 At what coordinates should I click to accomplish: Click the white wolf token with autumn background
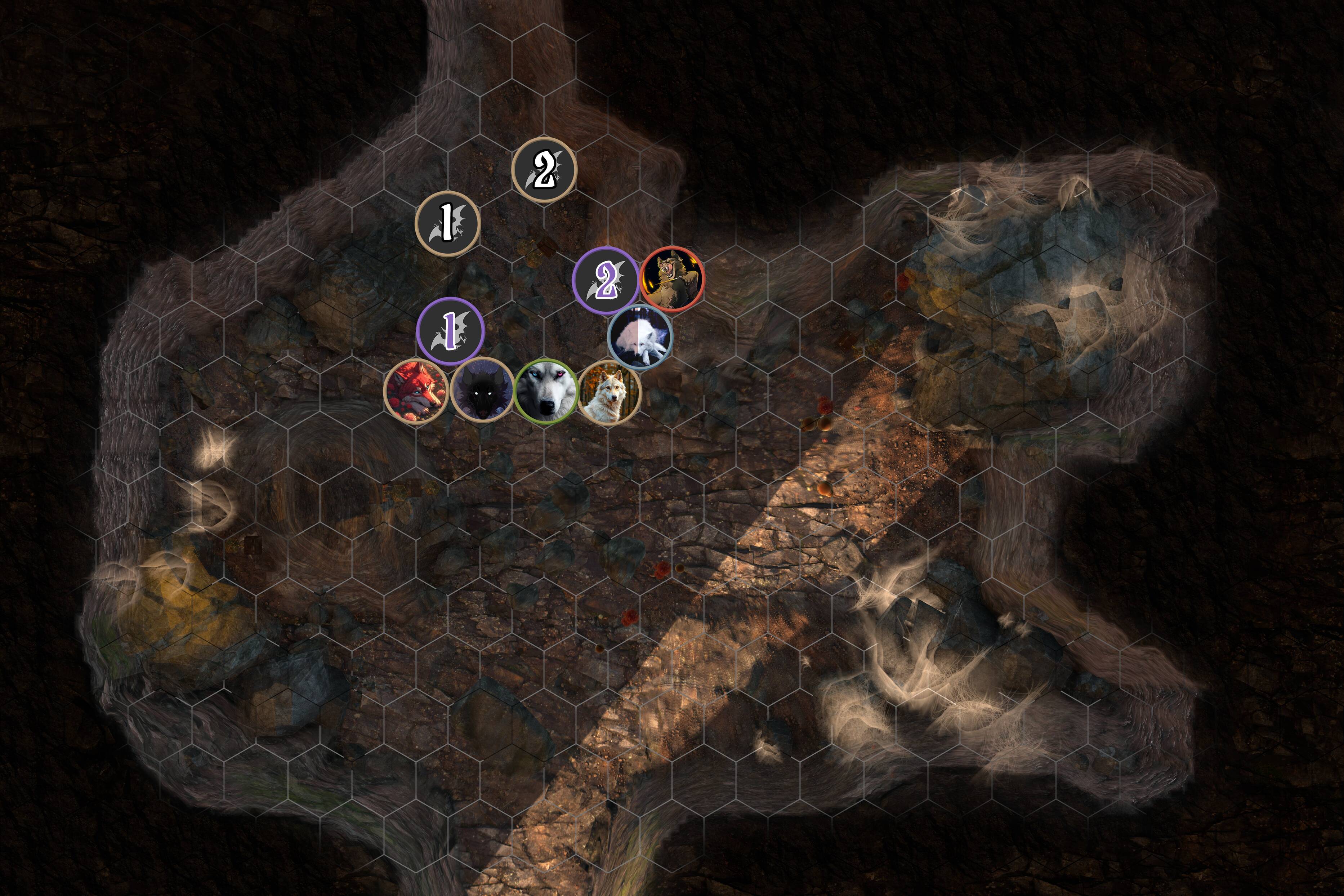tap(610, 392)
